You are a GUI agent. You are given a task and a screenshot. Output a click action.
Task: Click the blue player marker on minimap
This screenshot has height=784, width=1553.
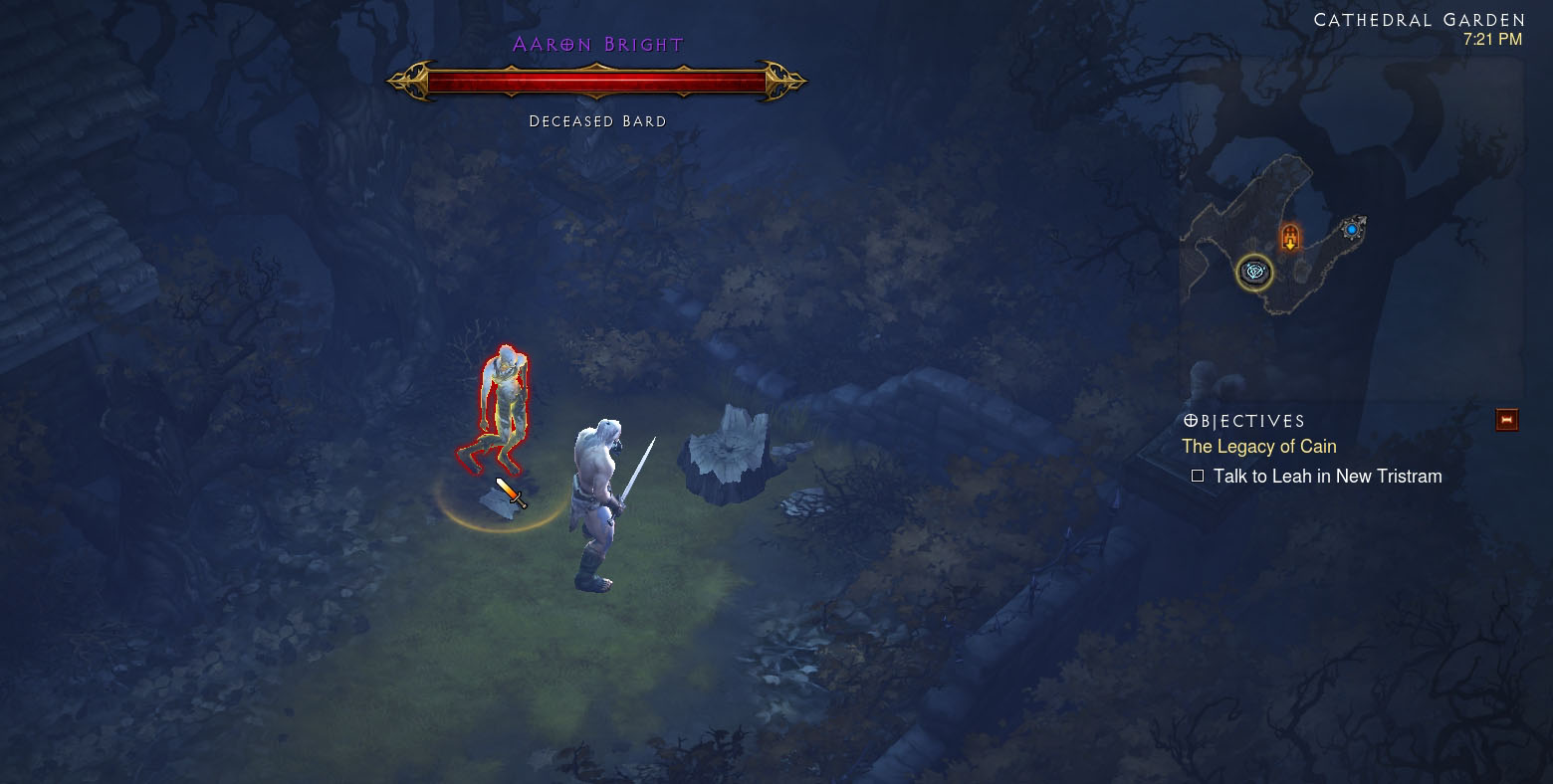(1352, 229)
